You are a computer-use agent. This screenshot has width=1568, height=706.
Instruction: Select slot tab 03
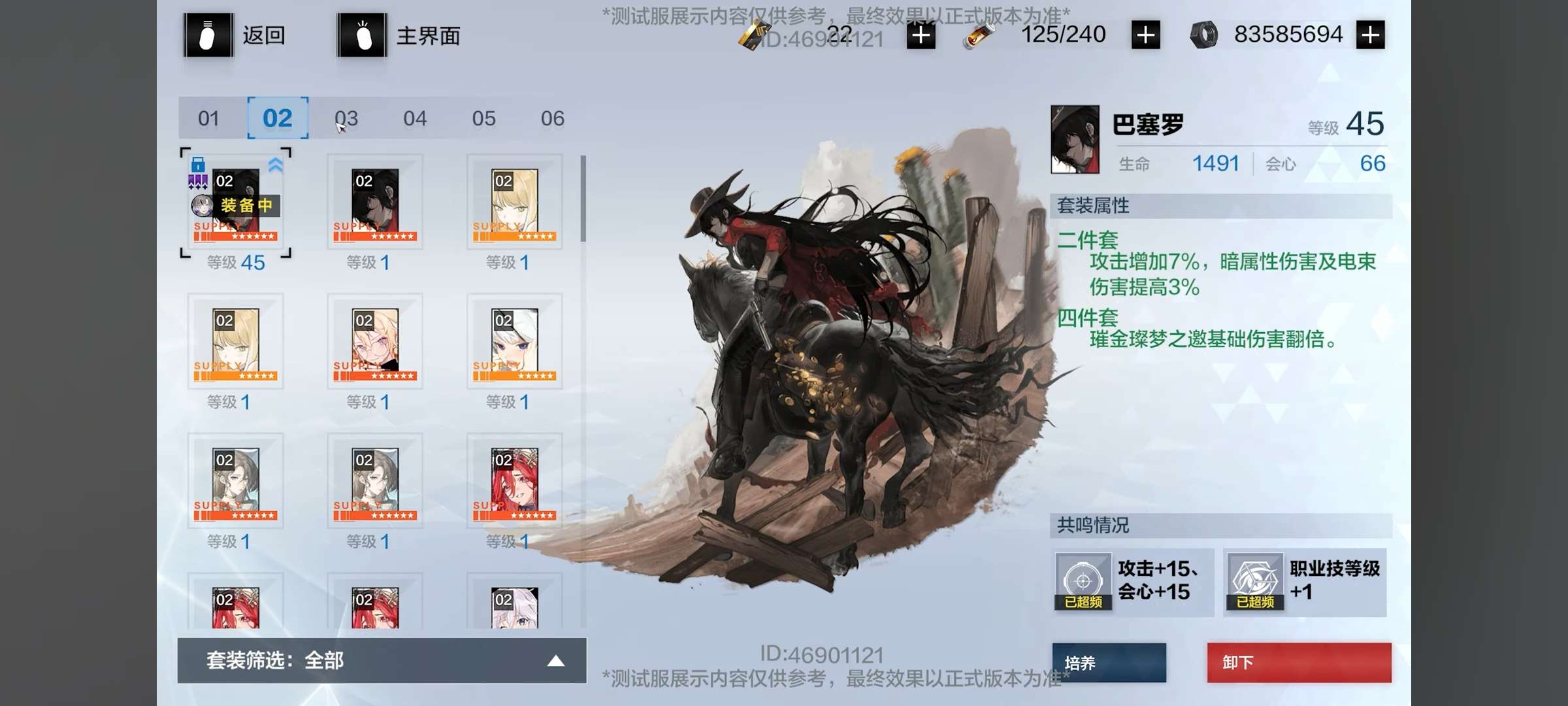(x=346, y=118)
